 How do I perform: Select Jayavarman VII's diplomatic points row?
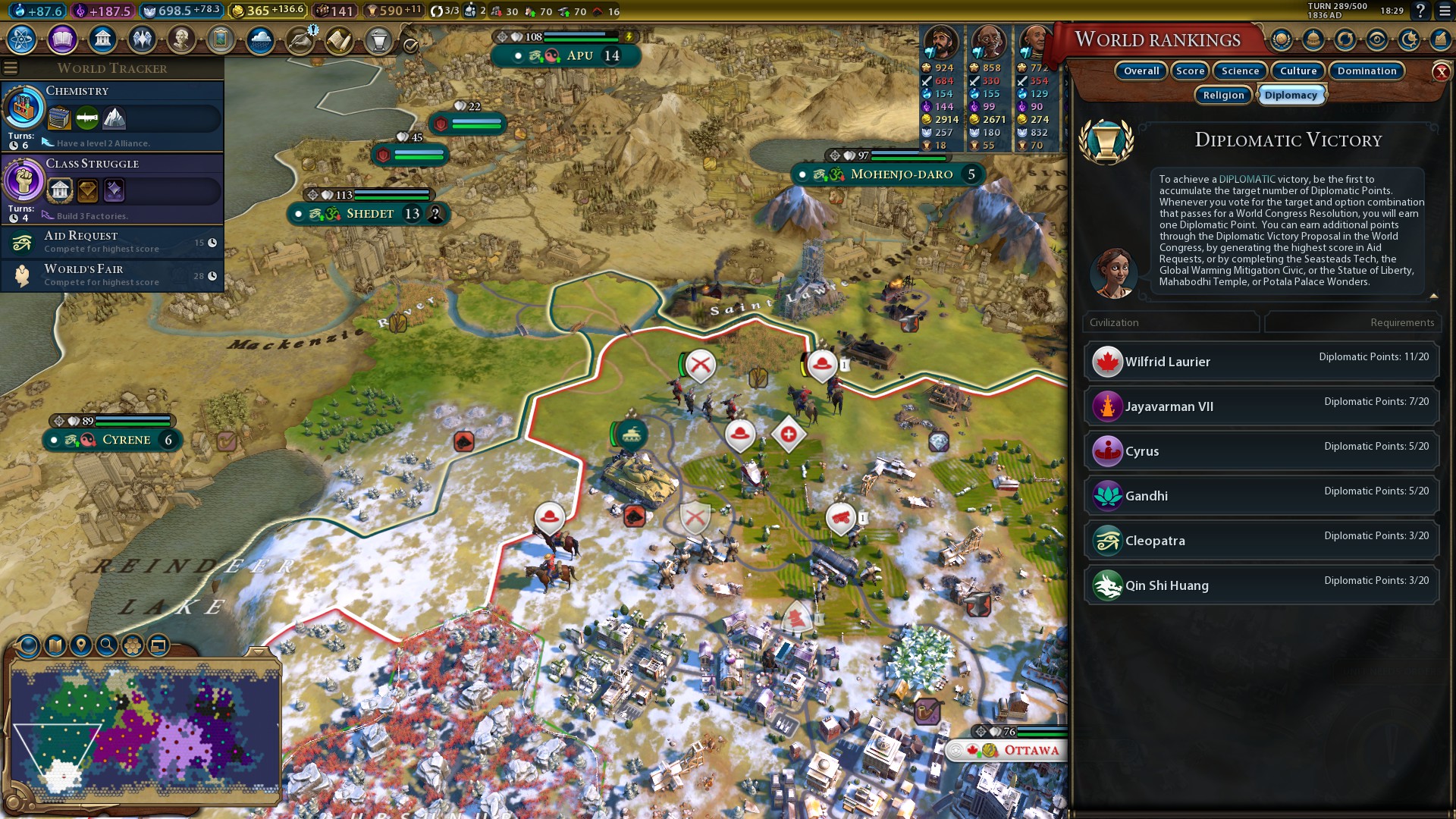point(1261,406)
